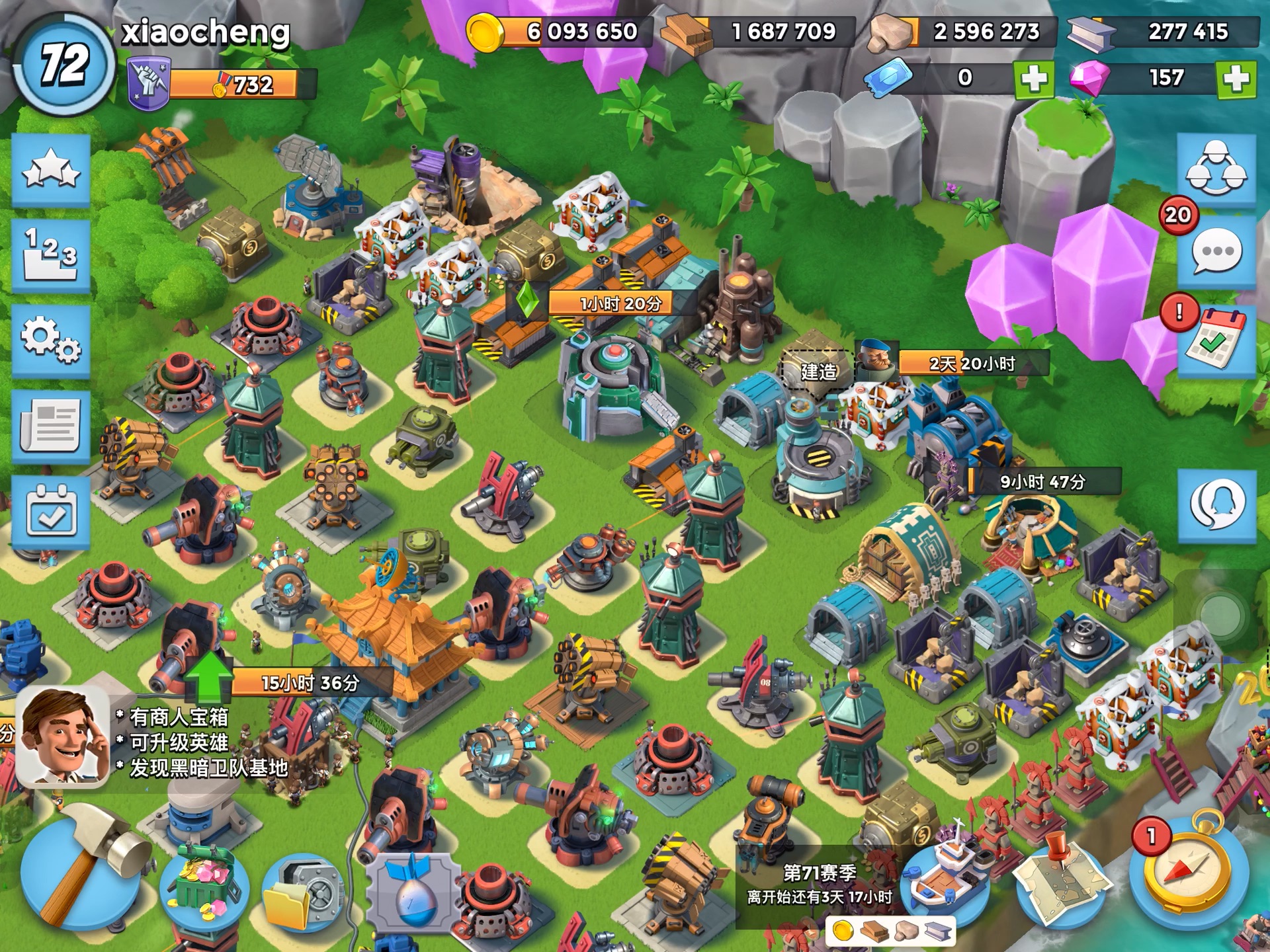1270x952 pixels.
Task: Select the dashed 建造 build slot
Action: (818, 370)
